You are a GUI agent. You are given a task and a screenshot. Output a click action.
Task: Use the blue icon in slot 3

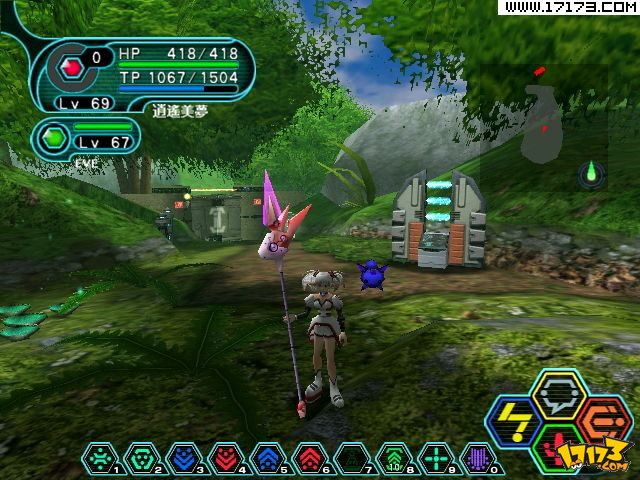[184, 459]
